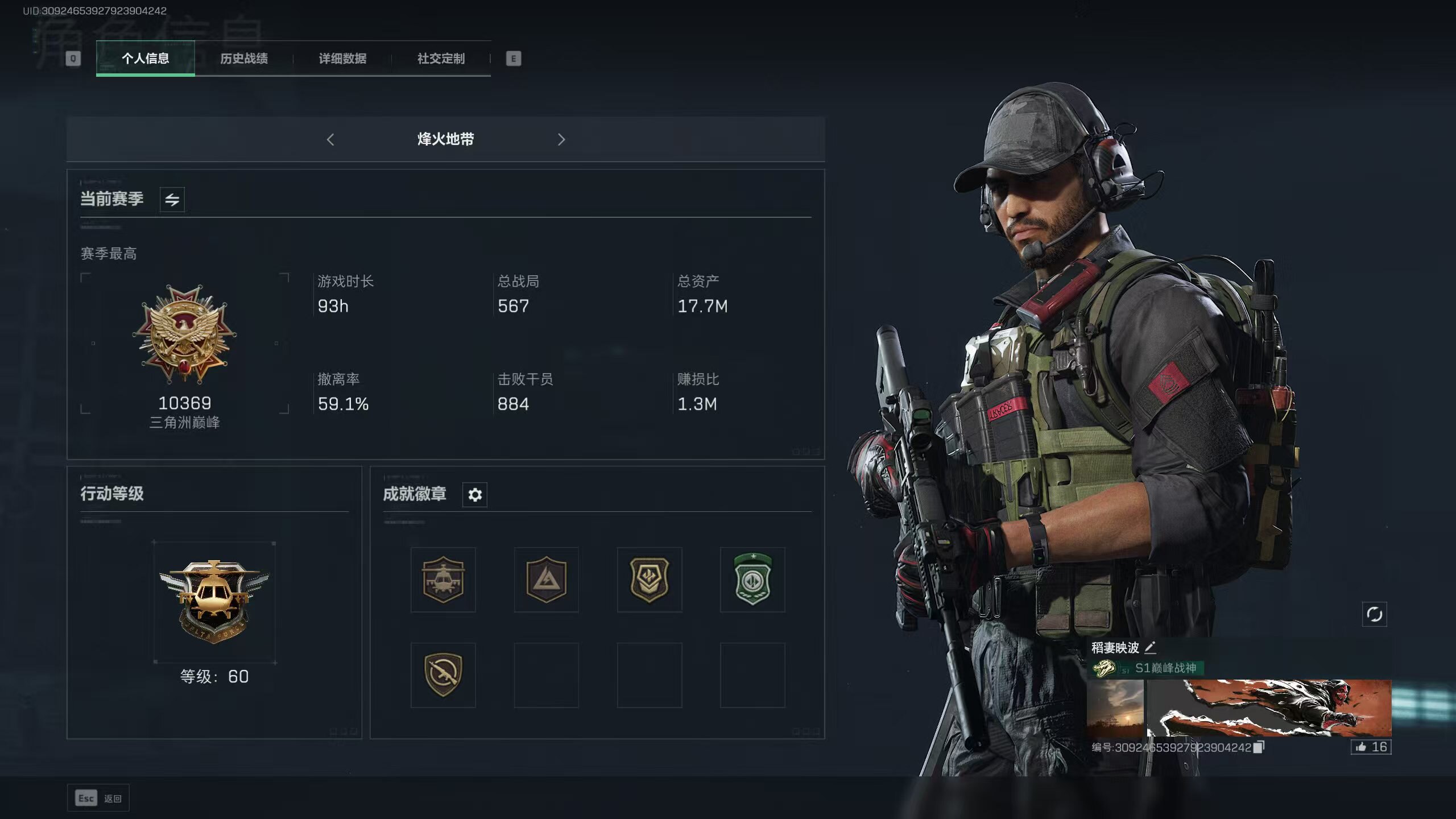The width and height of the screenshot is (1456, 819).
Task: Click the season highest rank medal
Action: pos(184,334)
